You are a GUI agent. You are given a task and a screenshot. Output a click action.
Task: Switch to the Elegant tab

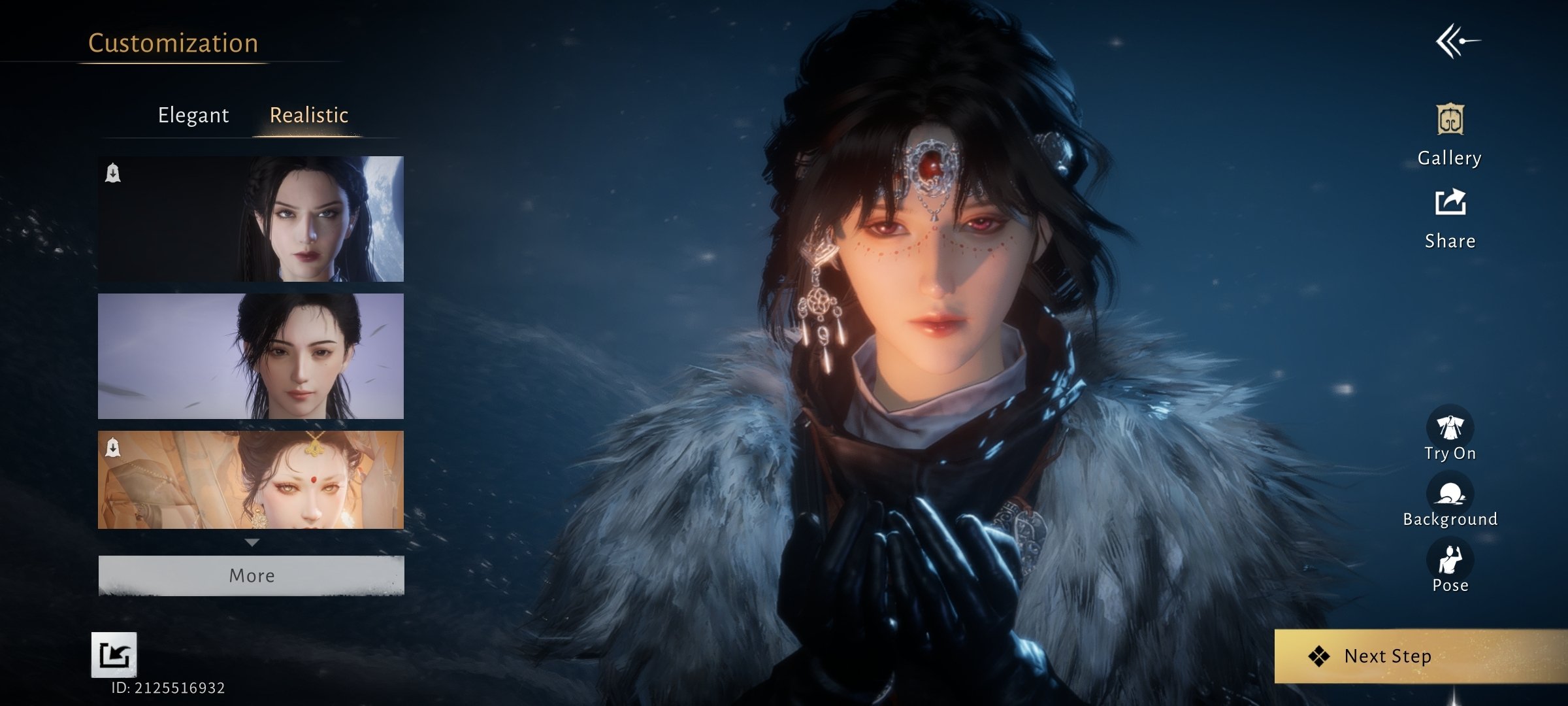193,115
